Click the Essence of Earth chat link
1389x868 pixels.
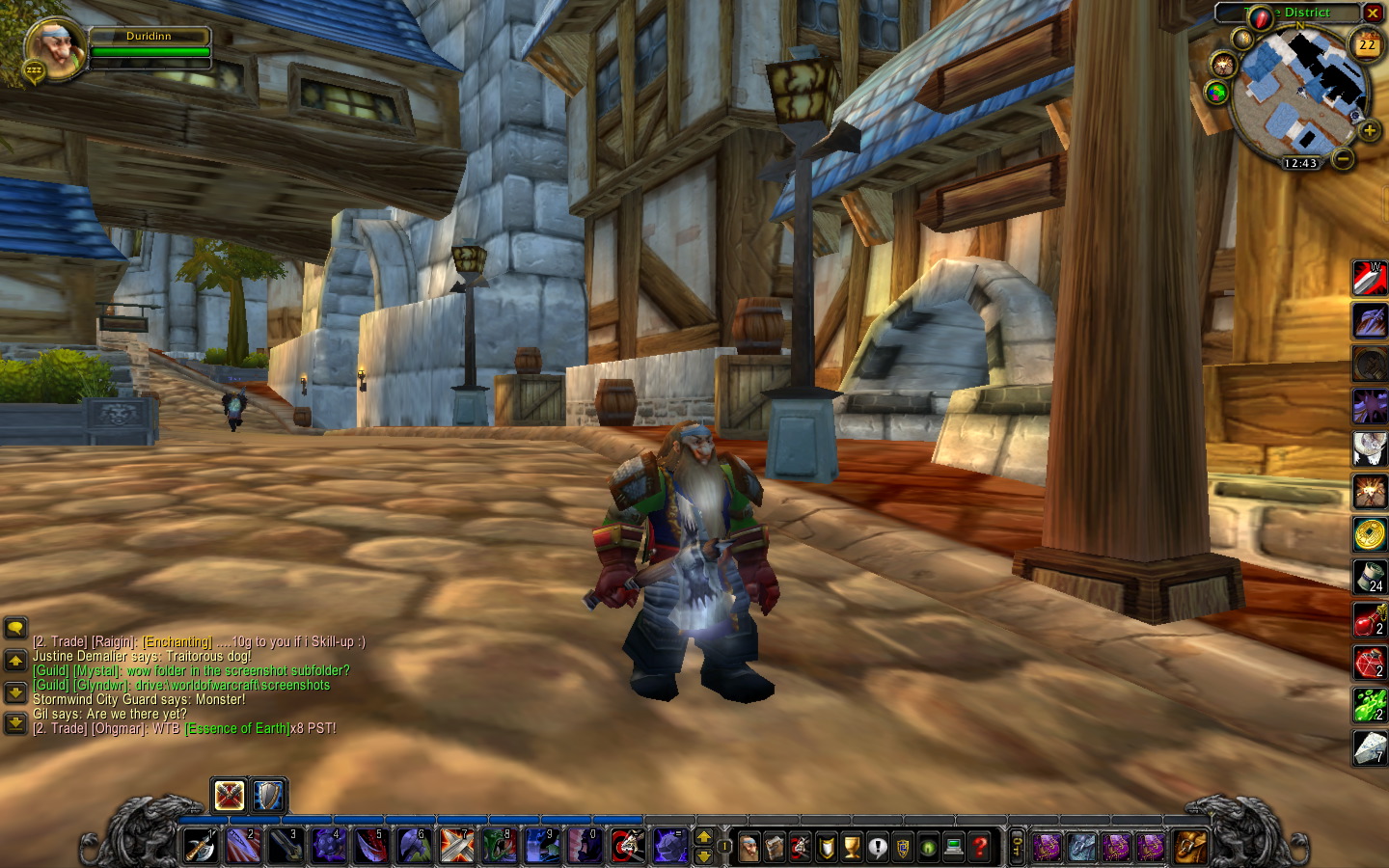click(237, 728)
